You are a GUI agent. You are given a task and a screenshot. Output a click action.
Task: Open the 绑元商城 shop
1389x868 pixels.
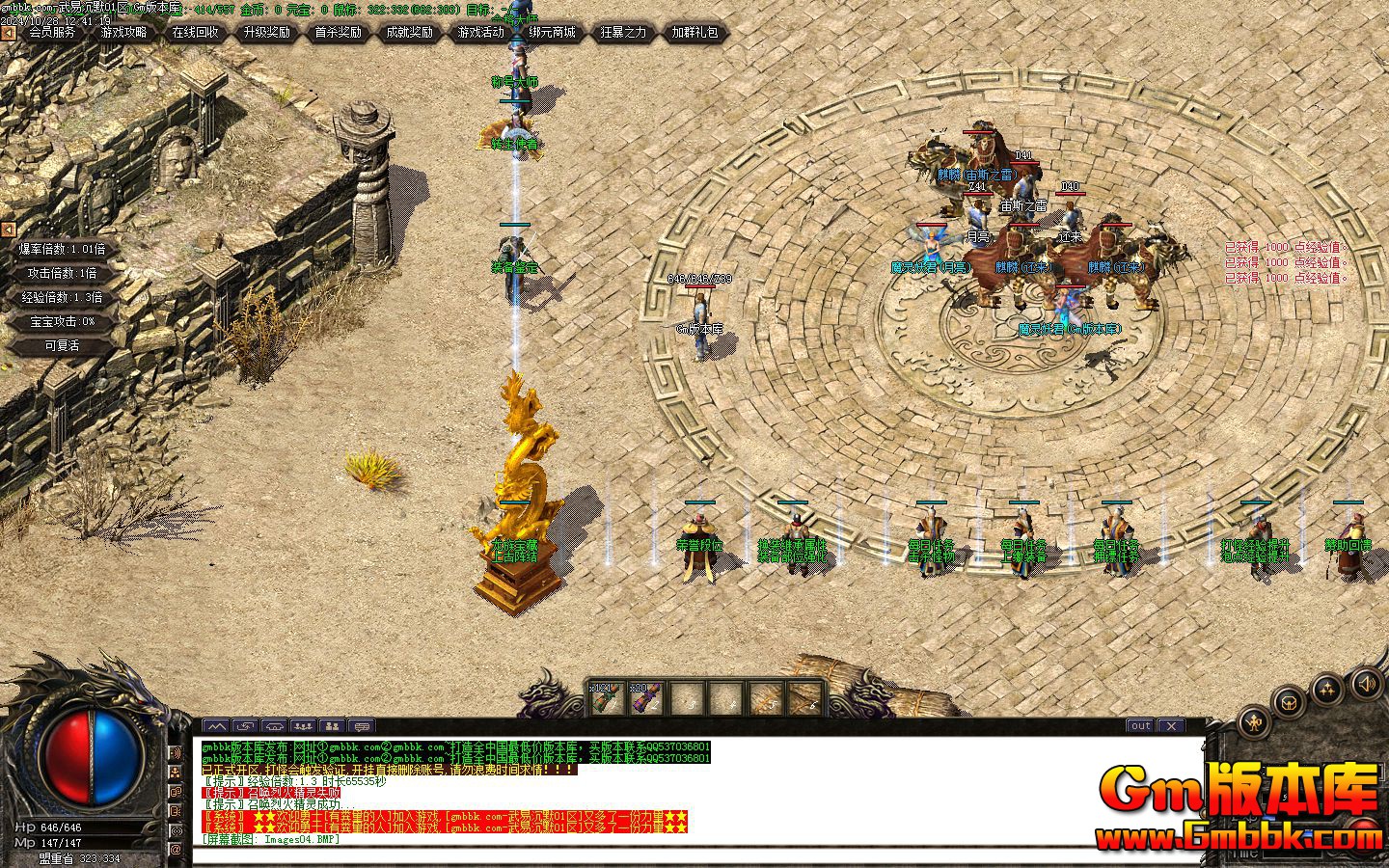click(553, 33)
